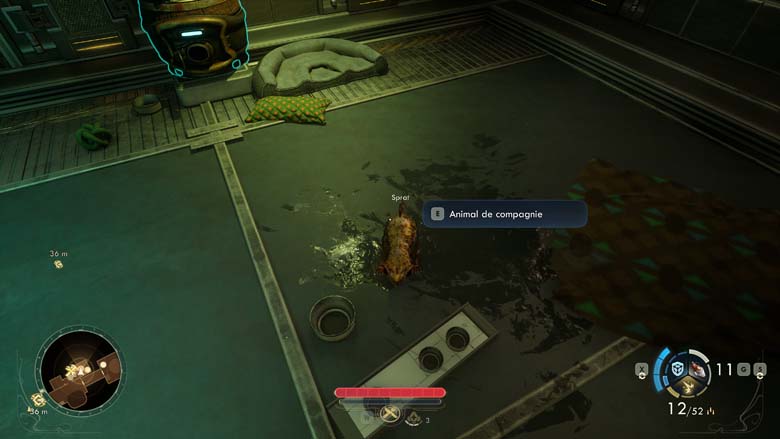Choose the Animal de compagnie interaction
780x439 pixels.
pos(504,213)
